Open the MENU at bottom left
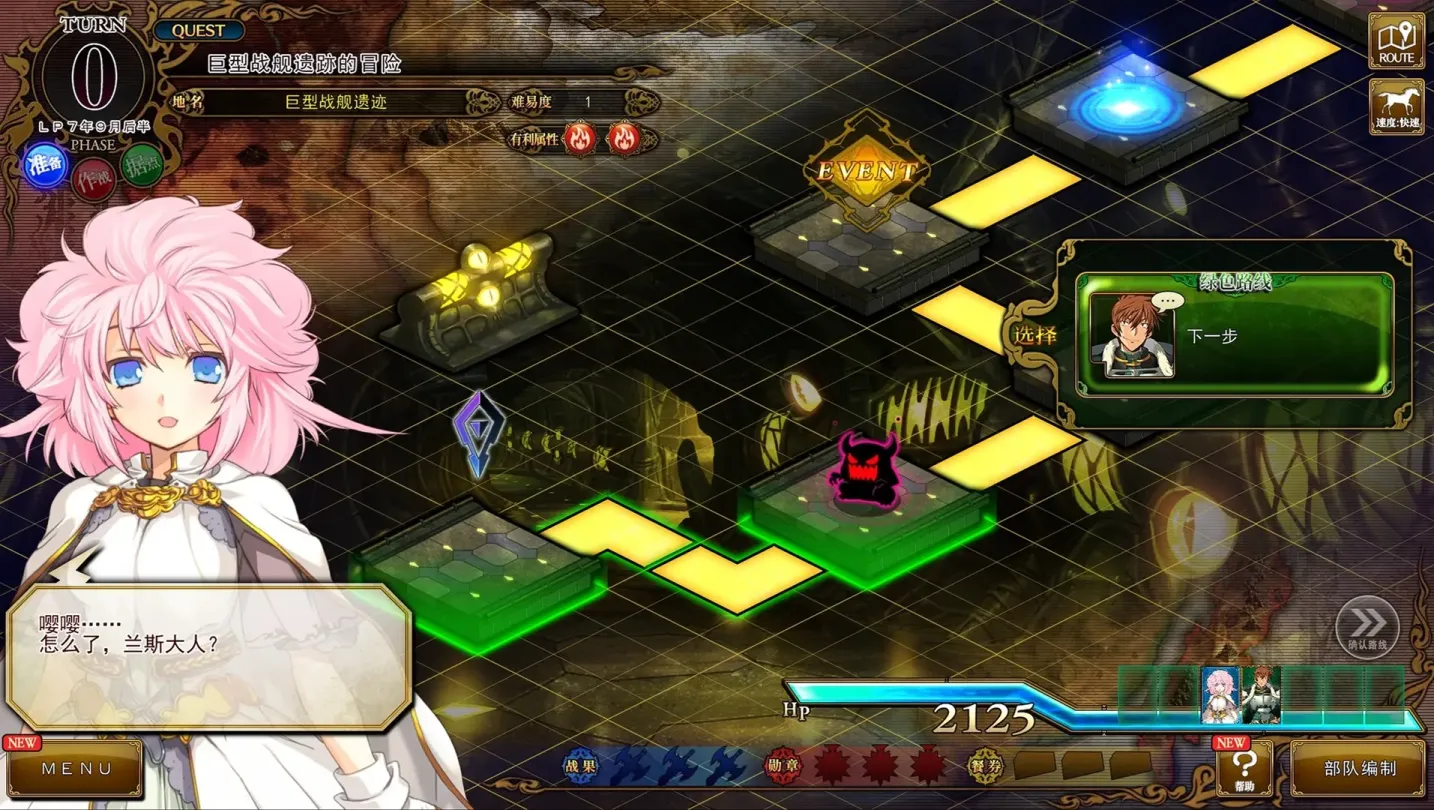Screen dimensions: 1434x810 coord(75,770)
